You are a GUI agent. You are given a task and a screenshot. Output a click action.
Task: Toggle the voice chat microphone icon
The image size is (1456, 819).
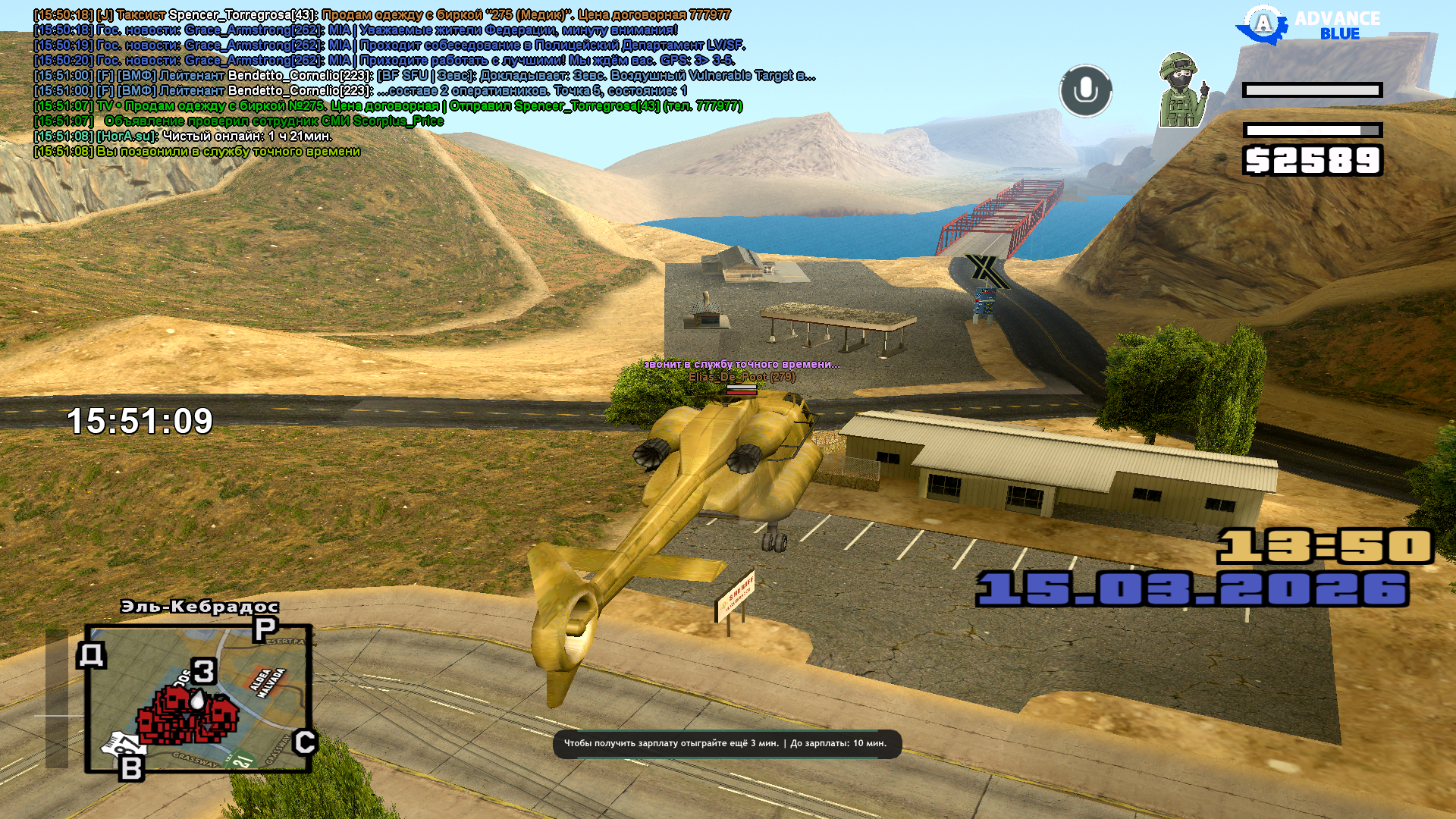pos(1085,90)
